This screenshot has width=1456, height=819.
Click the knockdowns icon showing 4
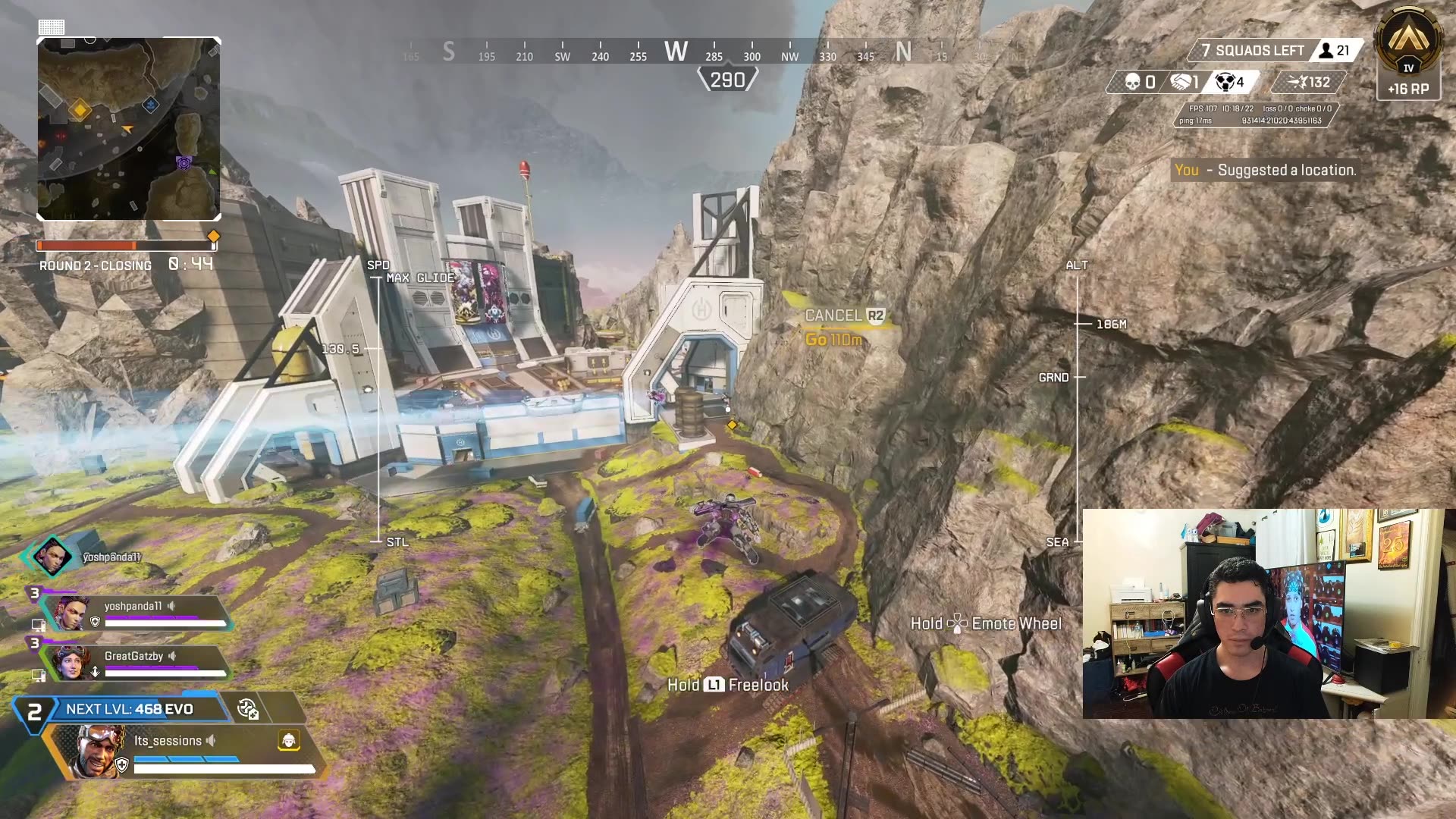[x=1224, y=83]
